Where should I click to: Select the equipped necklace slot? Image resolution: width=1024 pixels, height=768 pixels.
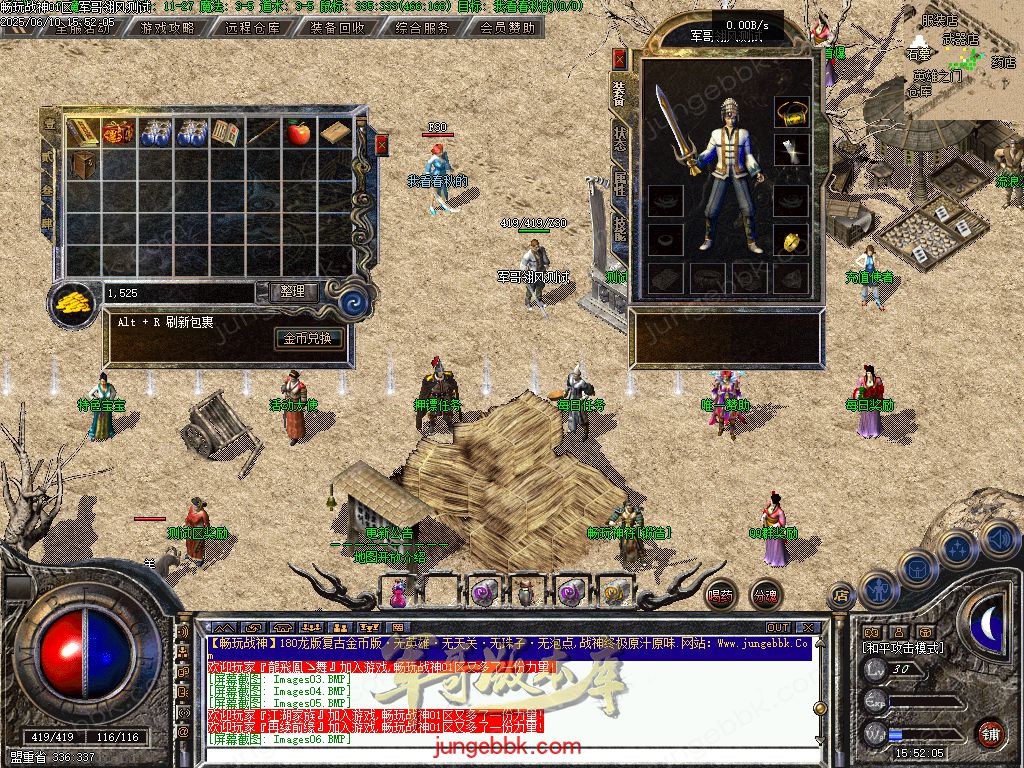[x=791, y=113]
